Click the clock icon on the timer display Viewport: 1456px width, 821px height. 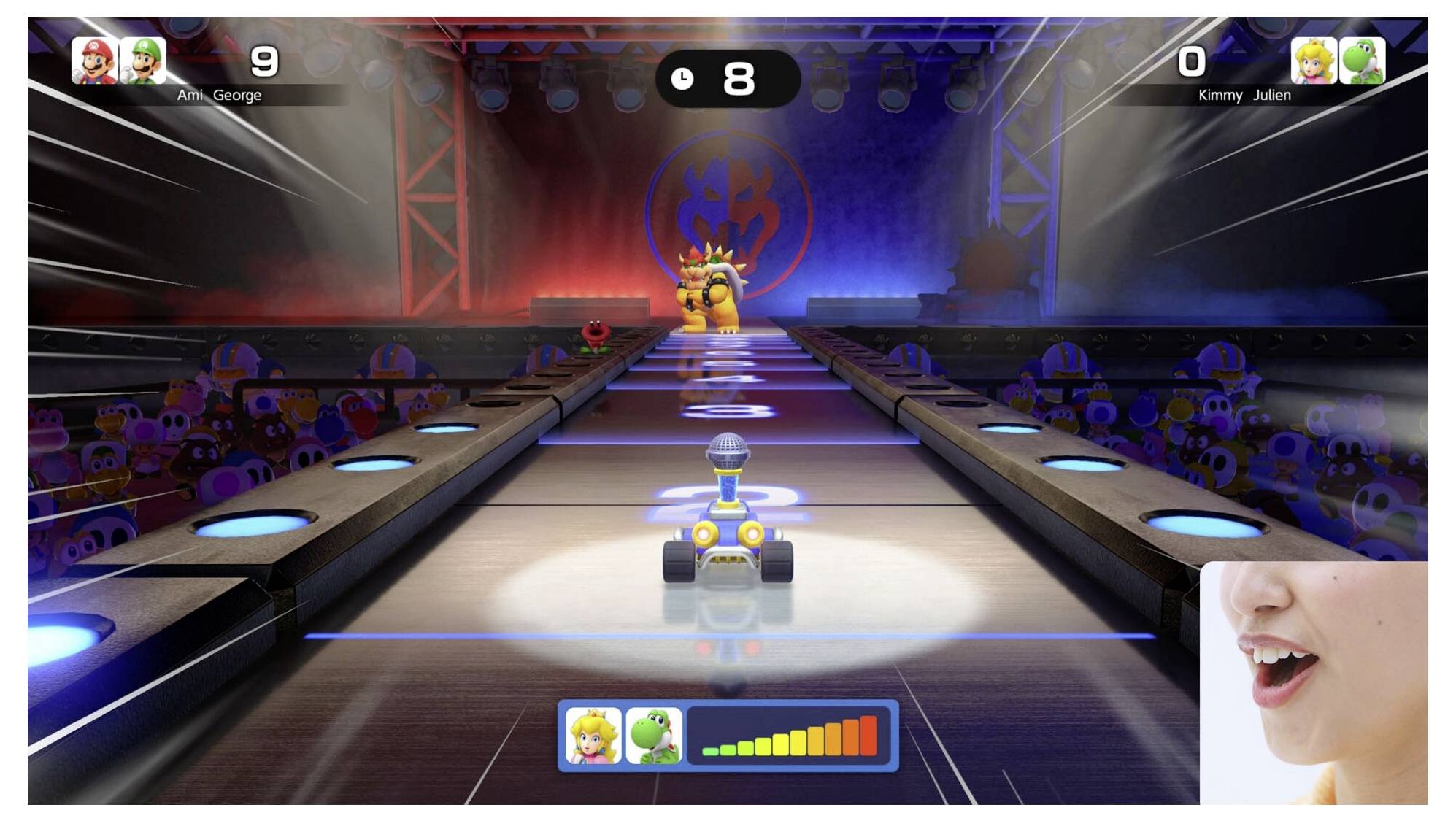[683, 77]
